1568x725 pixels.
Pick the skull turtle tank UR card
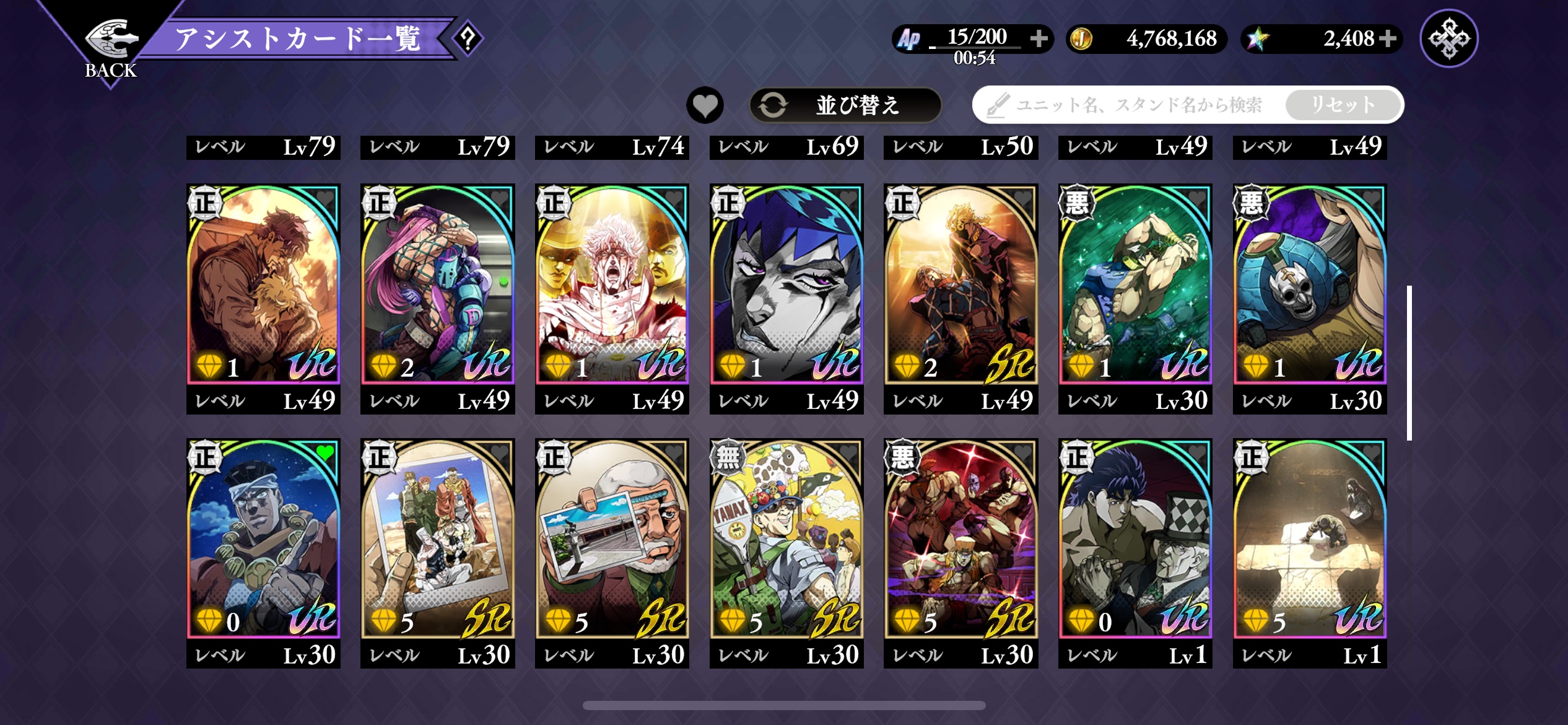(x=1310, y=285)
